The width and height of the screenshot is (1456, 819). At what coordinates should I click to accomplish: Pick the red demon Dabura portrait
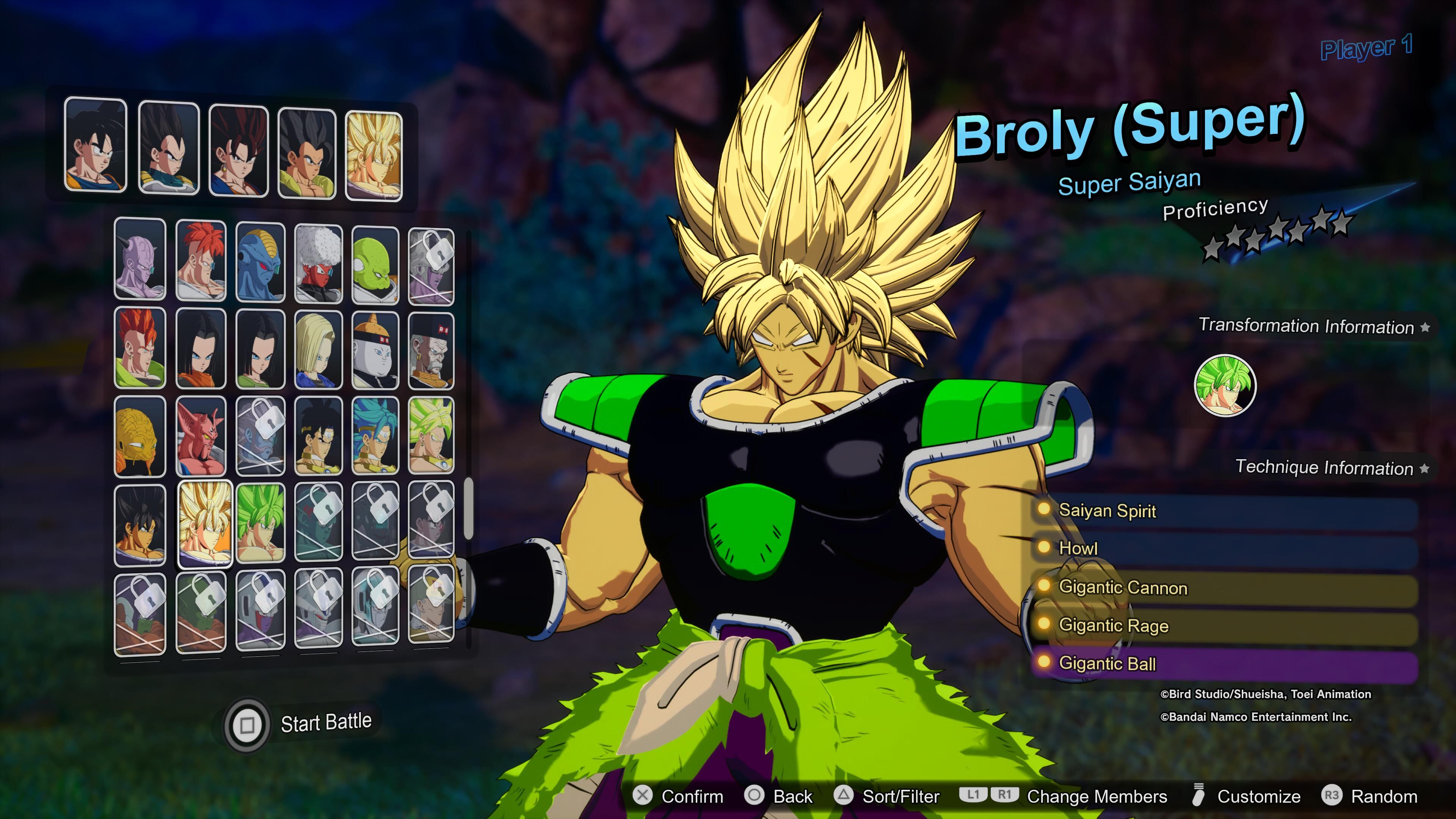[x=201, y=435]
